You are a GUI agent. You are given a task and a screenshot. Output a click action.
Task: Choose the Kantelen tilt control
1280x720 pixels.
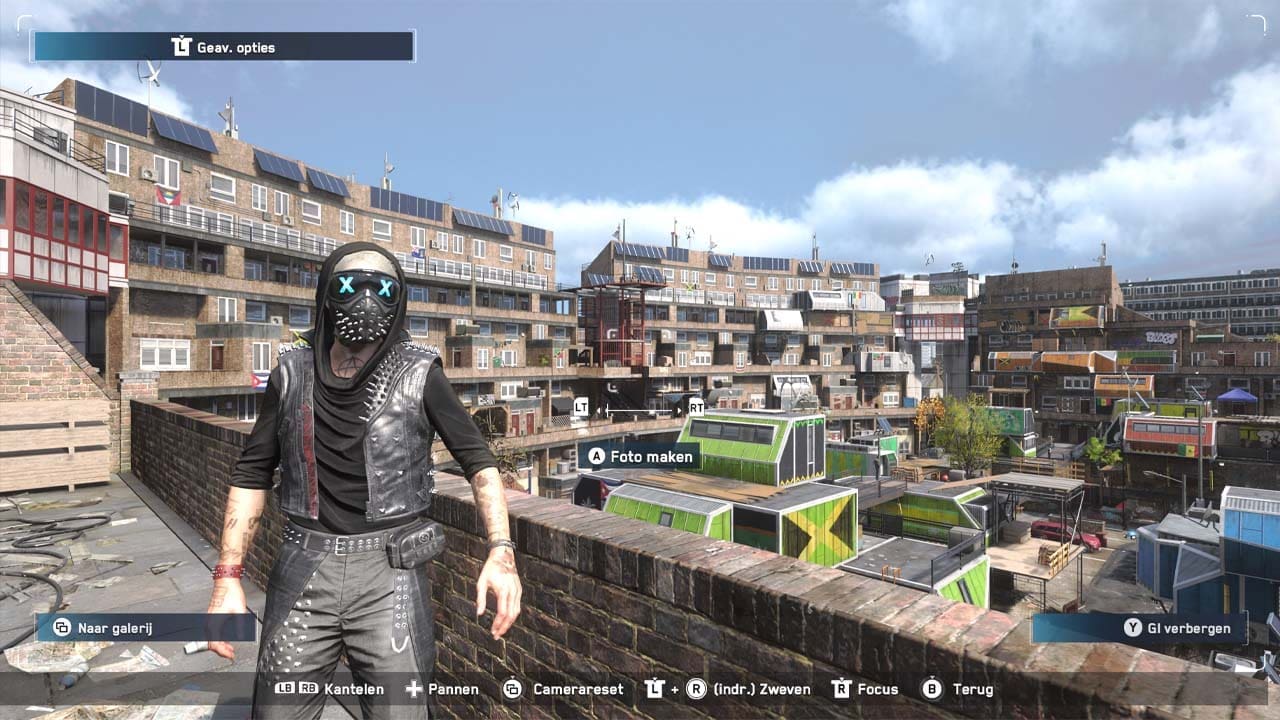(x=329, y=689)
